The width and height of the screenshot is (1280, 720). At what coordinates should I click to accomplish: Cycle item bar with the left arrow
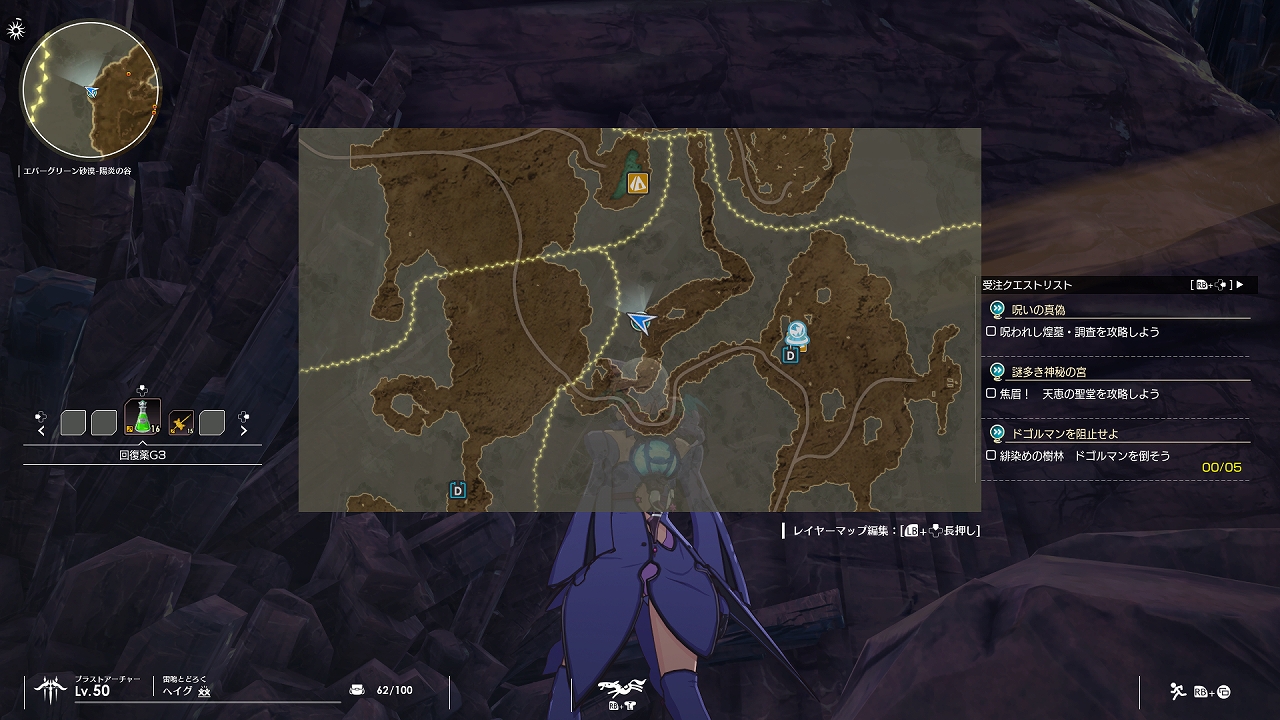click(42, 431)
